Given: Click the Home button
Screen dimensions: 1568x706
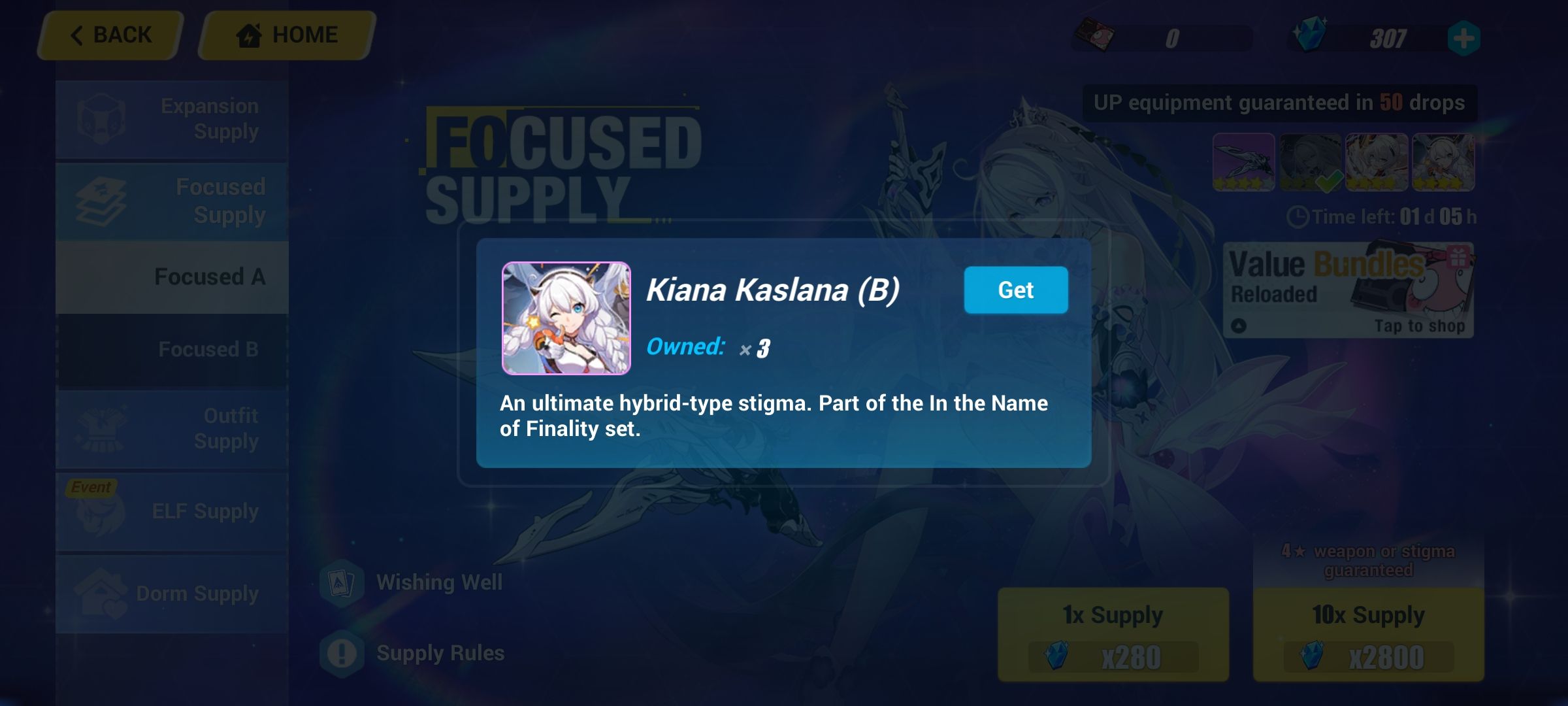Looking at the screenshot, I should pyautogui.click(x=282, y=34).
